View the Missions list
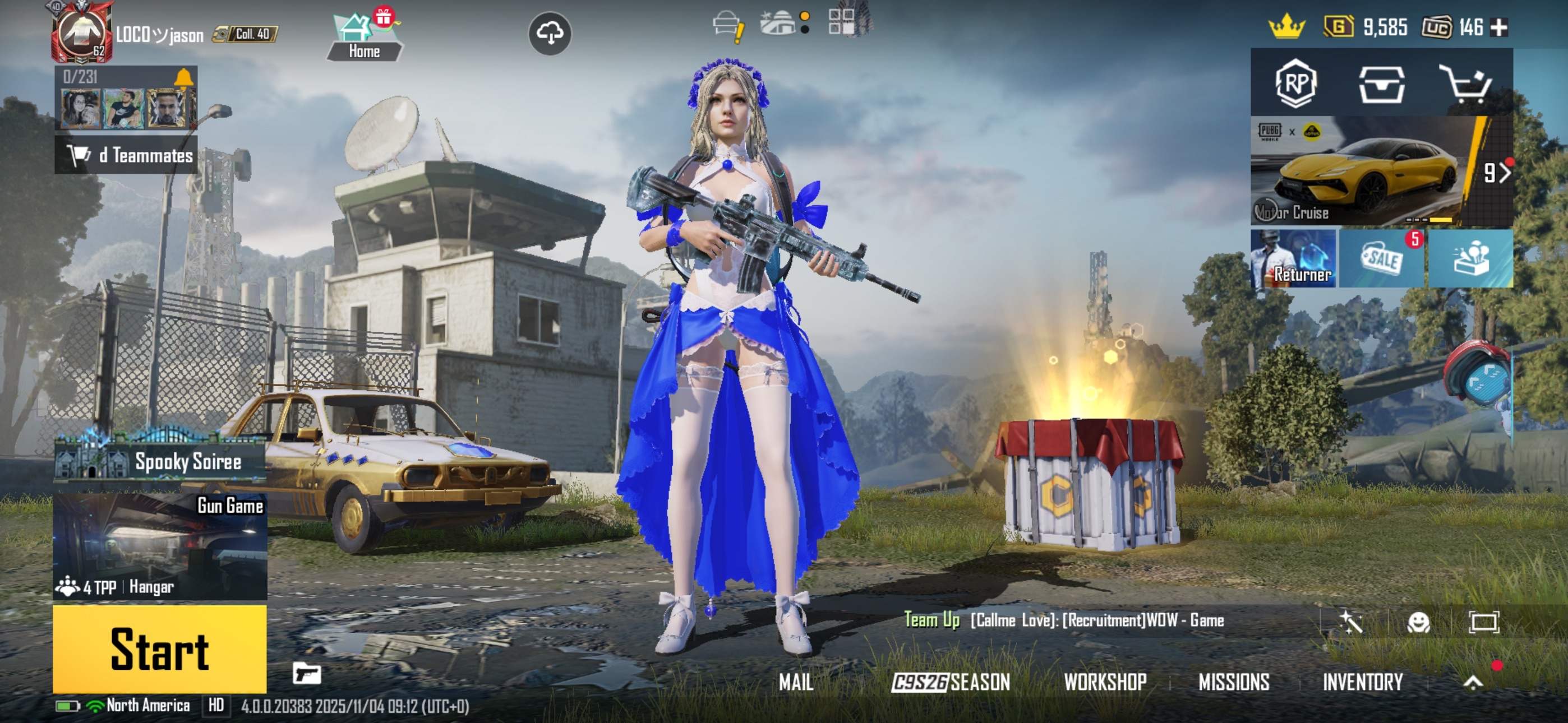1568x723 pixels. point(1234,682)
